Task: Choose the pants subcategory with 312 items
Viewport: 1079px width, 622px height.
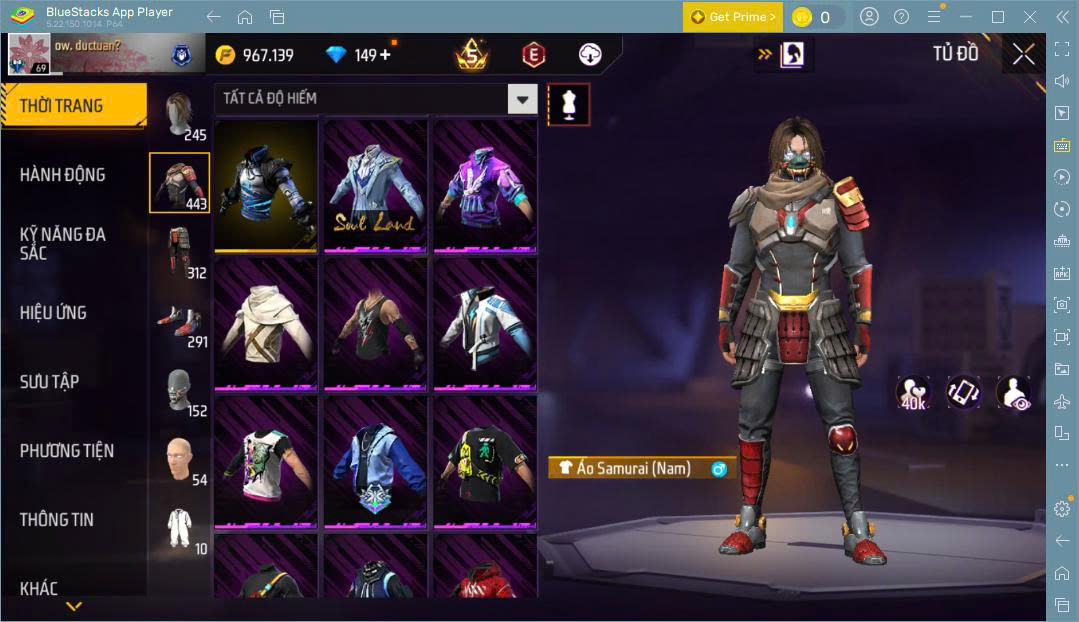Action: (x=180, y=252)
